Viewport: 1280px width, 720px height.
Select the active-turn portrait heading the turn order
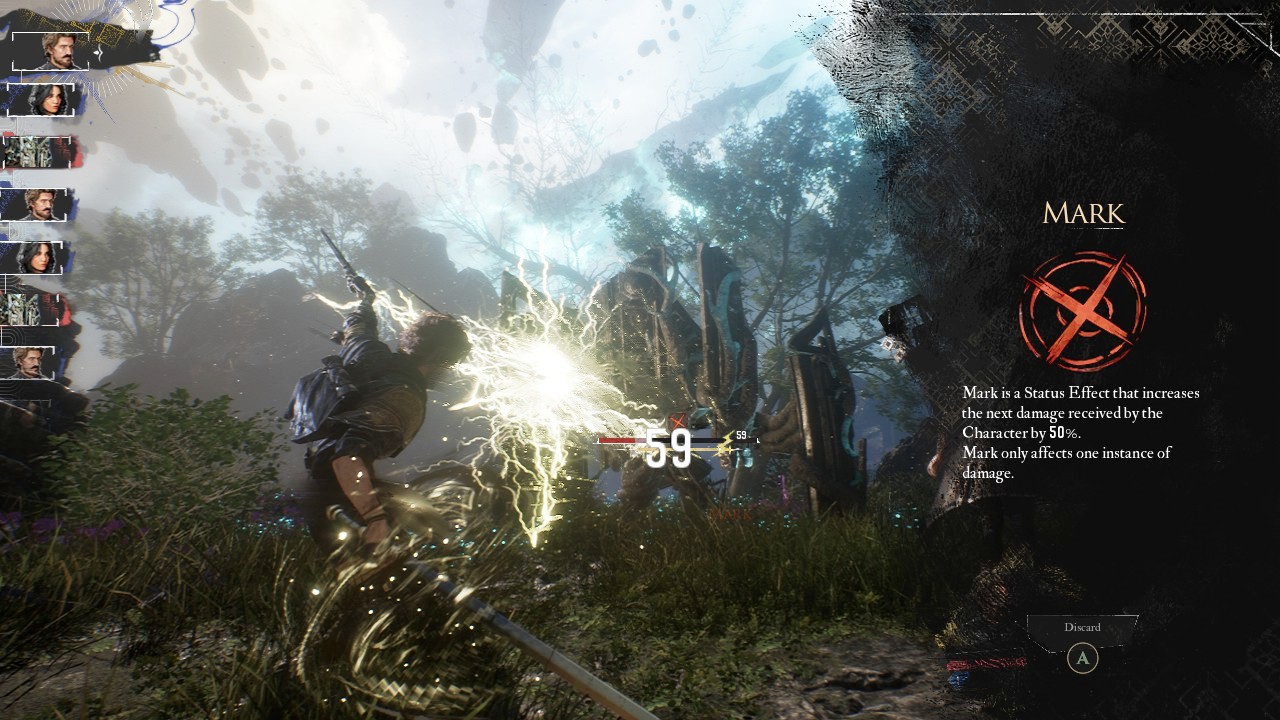pos(57,51)
